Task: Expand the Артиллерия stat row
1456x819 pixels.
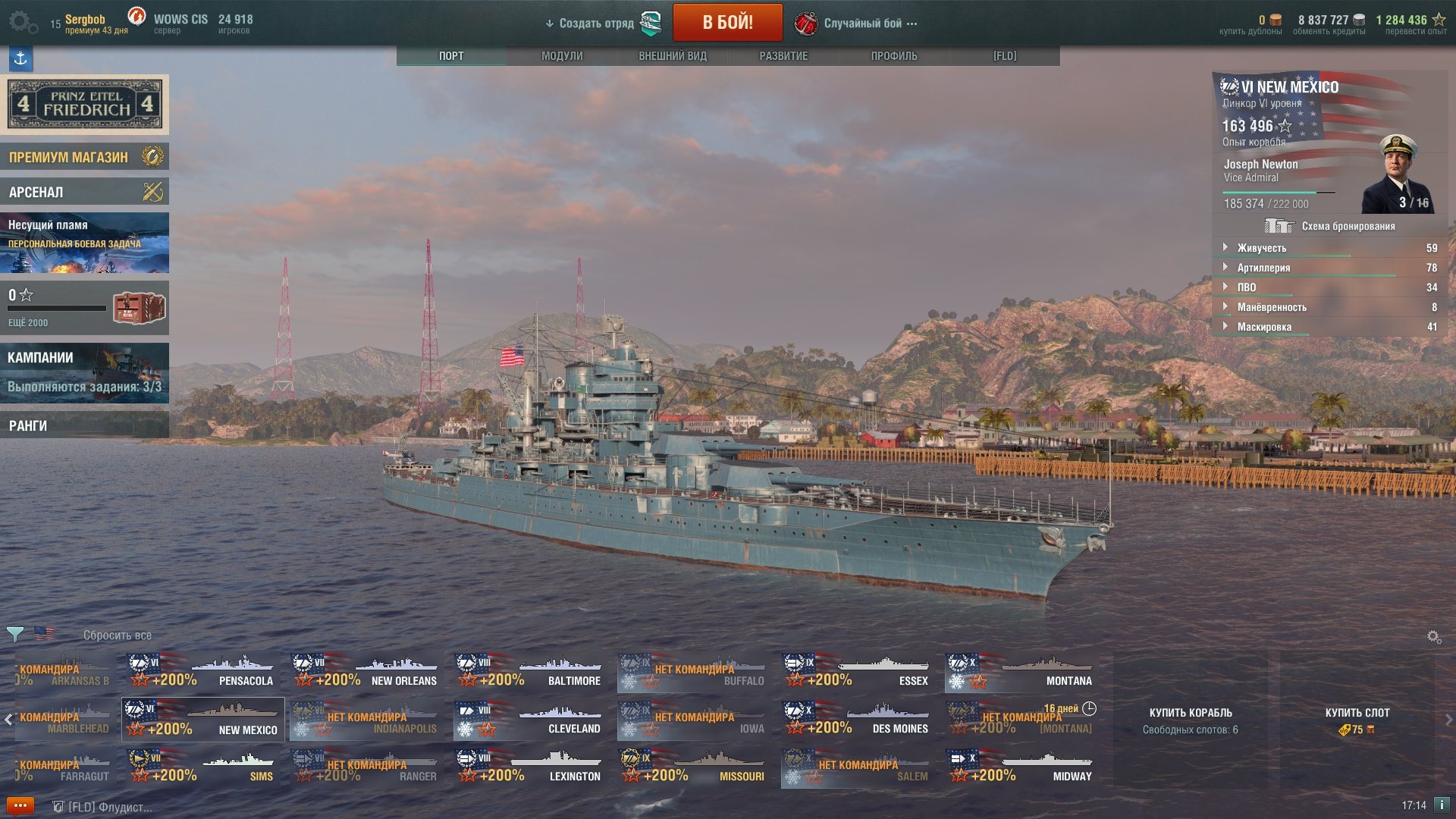Action: click(1263, 268)
